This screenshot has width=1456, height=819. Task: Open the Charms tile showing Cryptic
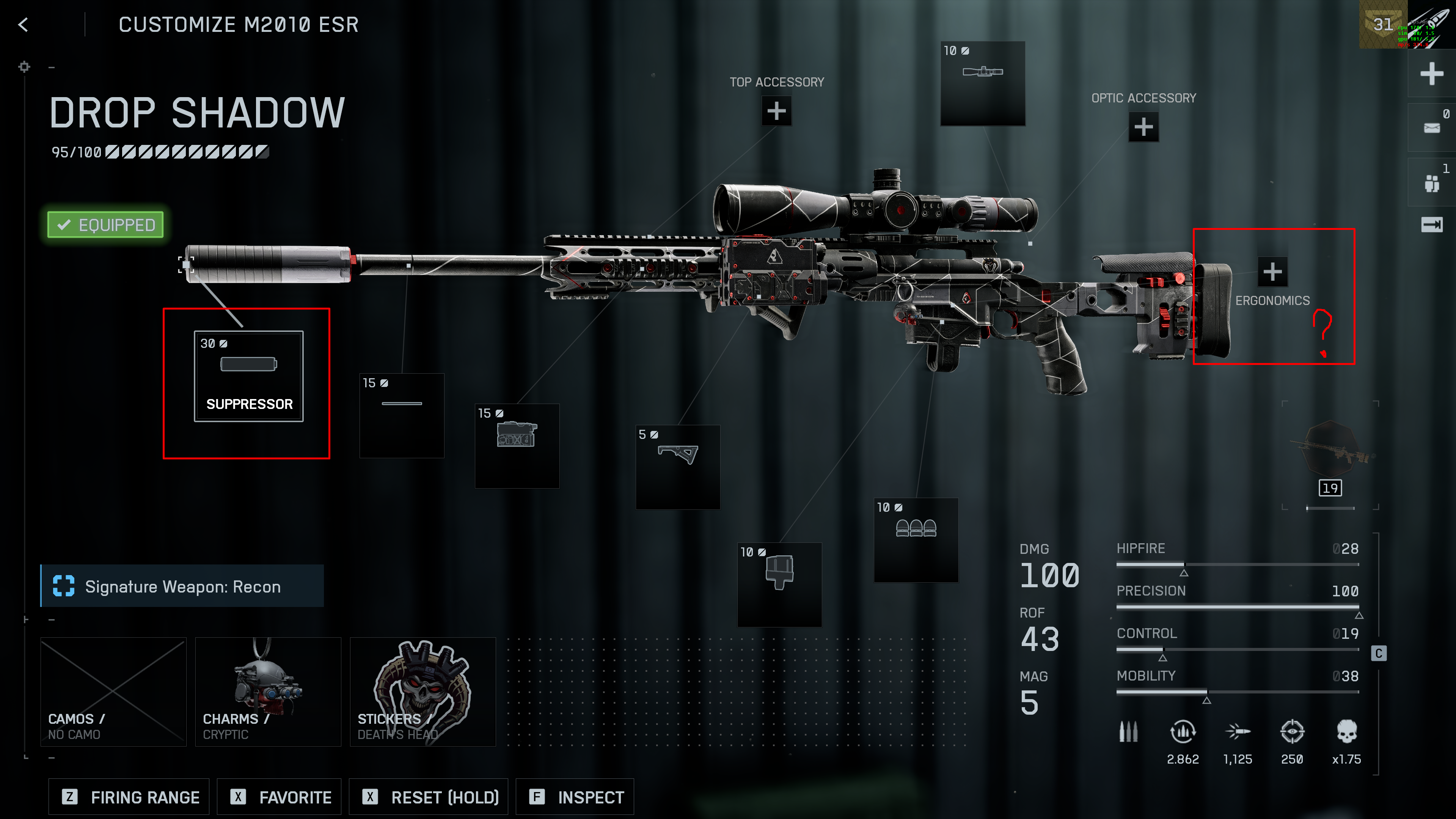(268, 692)
